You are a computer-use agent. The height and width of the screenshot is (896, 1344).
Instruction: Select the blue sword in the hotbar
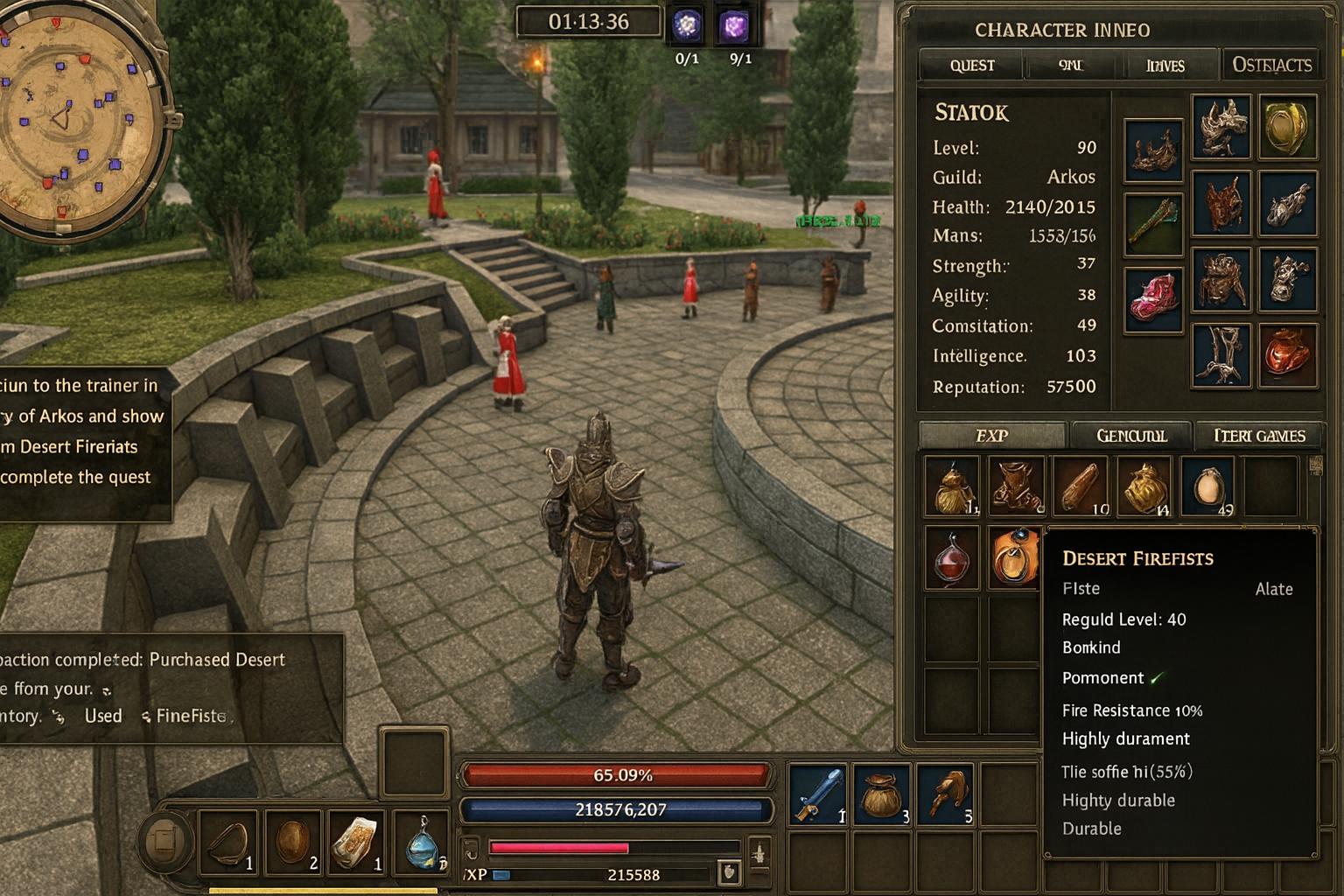click(815, 794)
